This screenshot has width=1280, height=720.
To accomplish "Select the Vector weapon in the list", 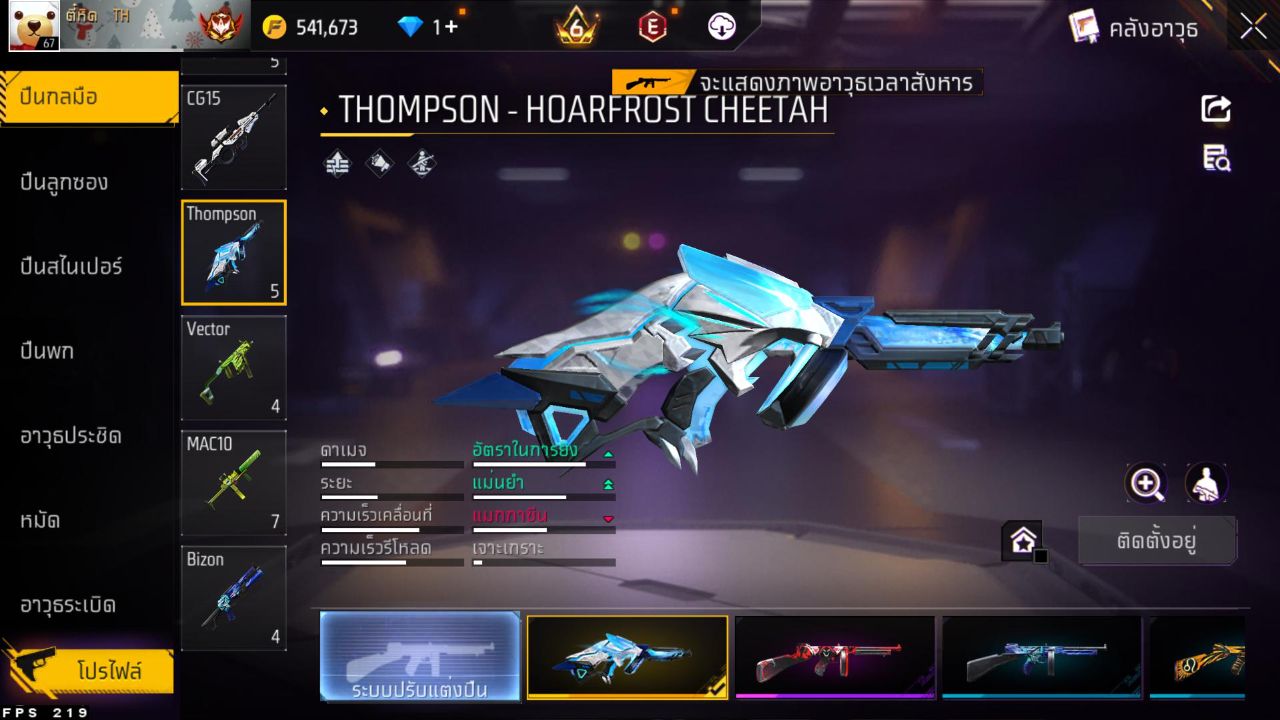I will [233, 368].
